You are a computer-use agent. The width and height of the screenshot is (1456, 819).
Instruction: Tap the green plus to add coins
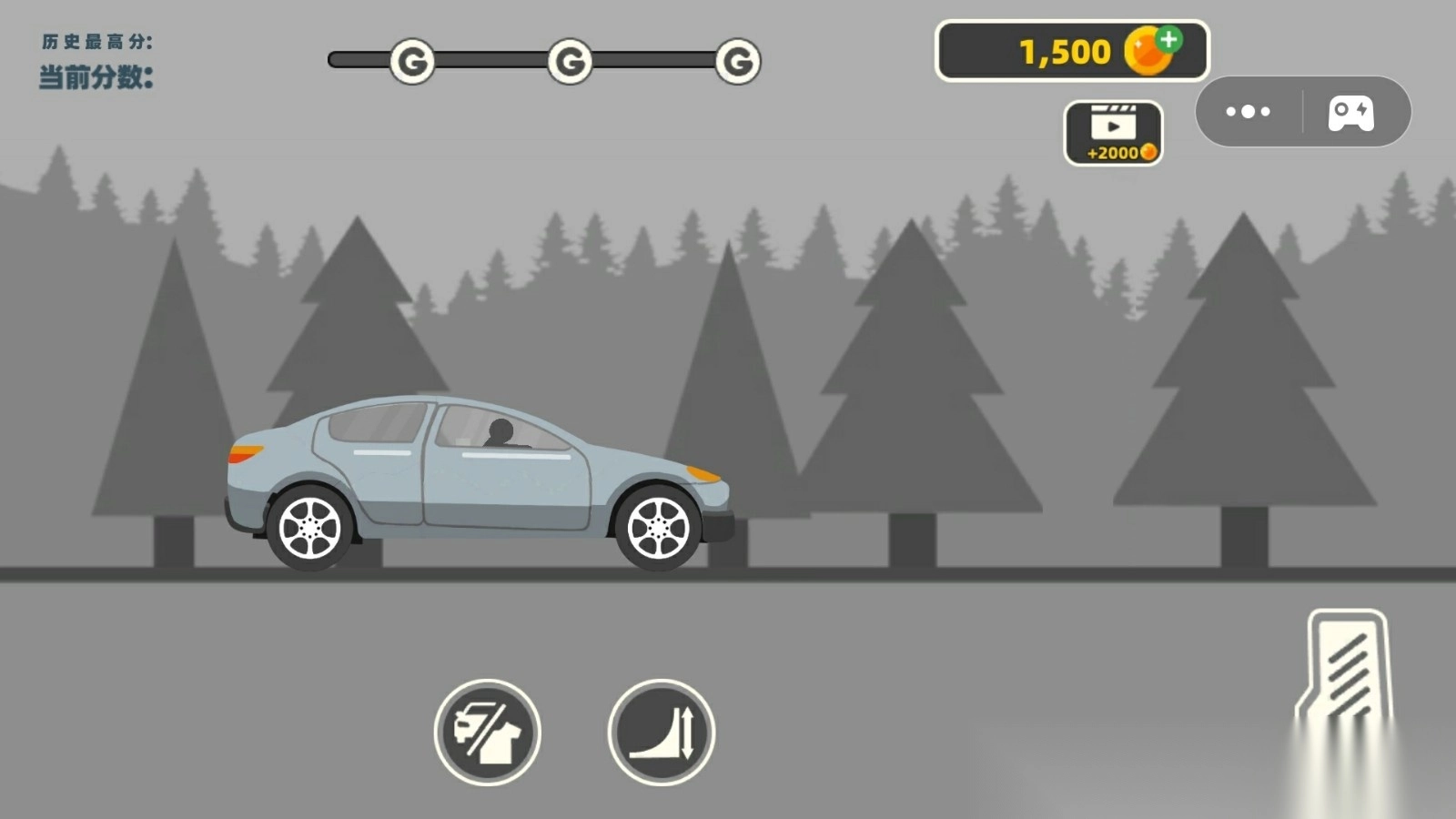(1169, 39)
